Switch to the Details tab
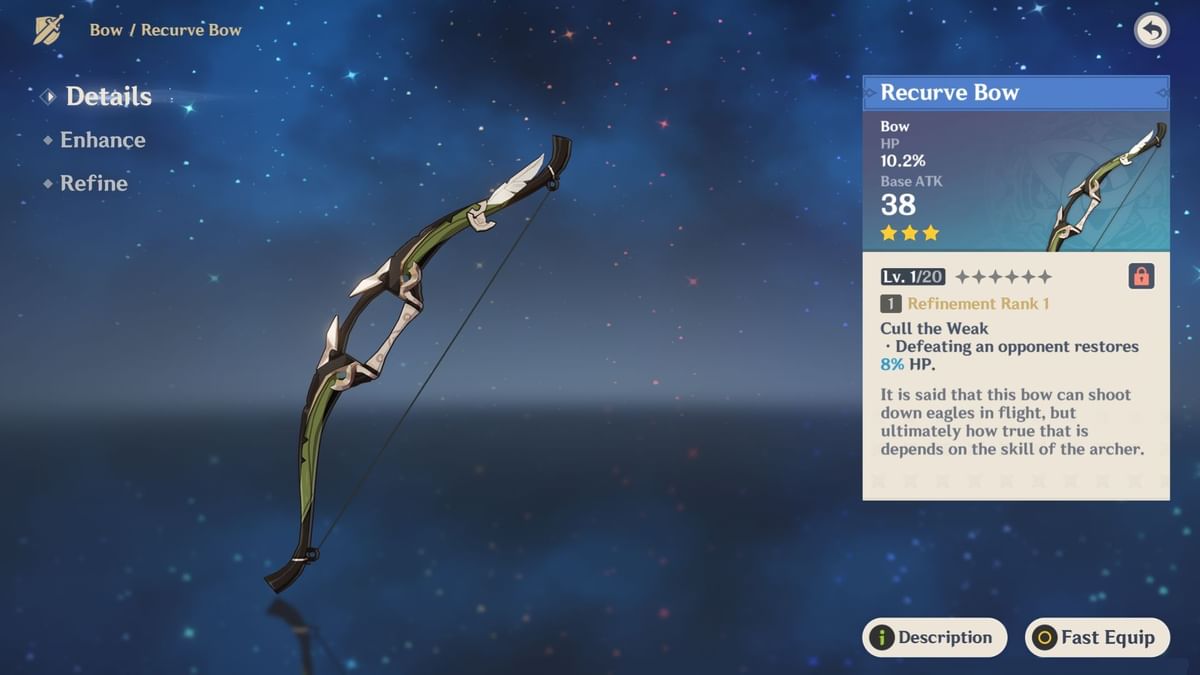This screenshot has height=675, width=1200. pos(108,97)
